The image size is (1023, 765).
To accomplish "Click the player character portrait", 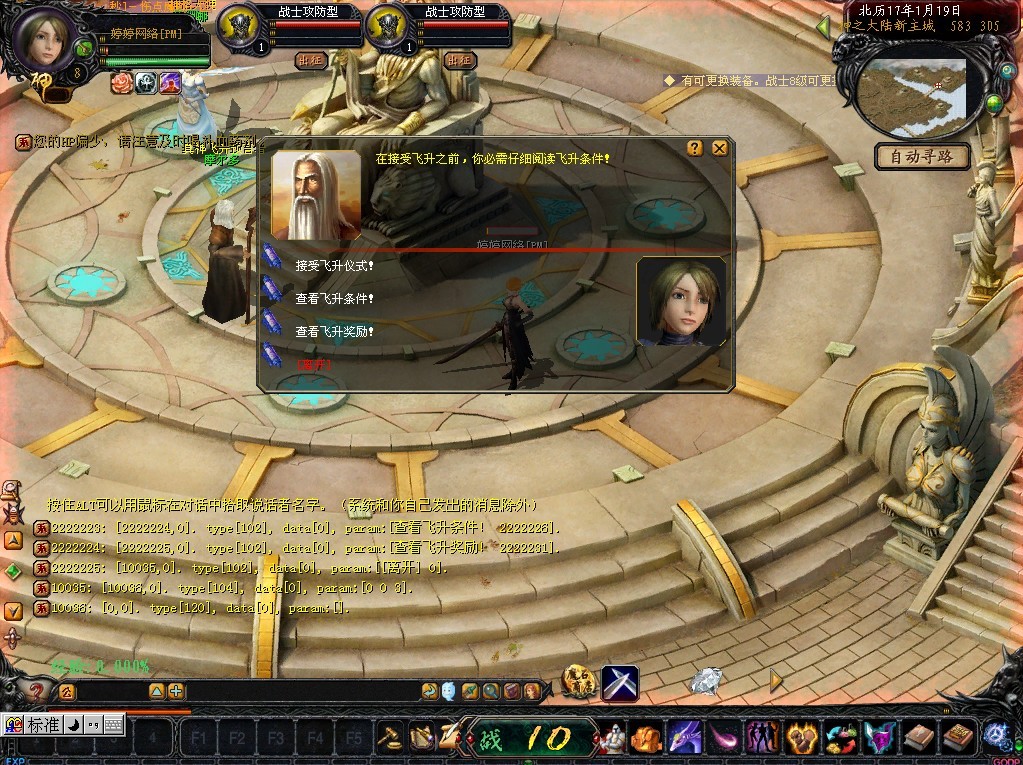I will (47, 38).
